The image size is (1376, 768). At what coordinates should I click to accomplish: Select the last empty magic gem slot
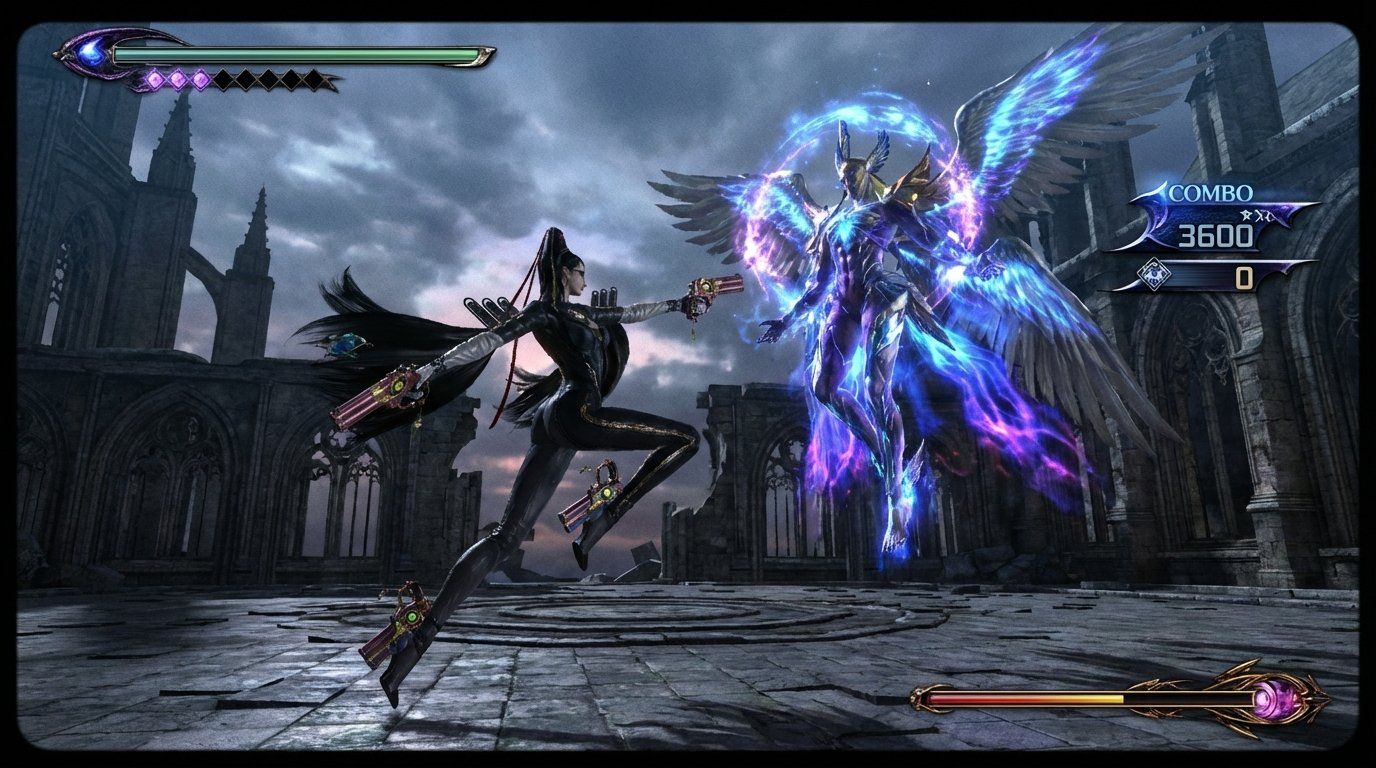pyautogui.click(x=312, y=78)
